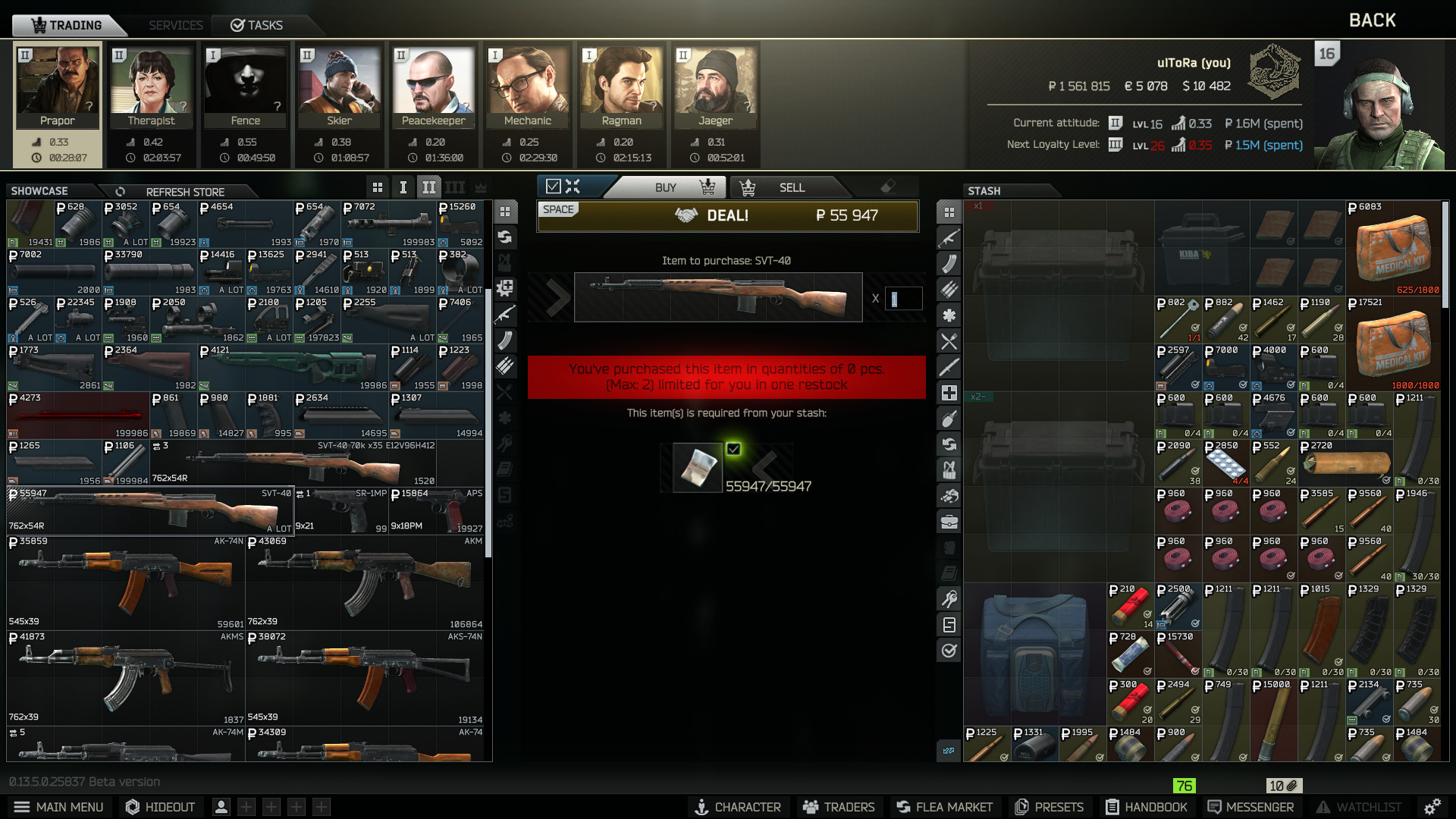Select Jaeger from the trader list
This screenshot has width=1456, height=819.
715,87
